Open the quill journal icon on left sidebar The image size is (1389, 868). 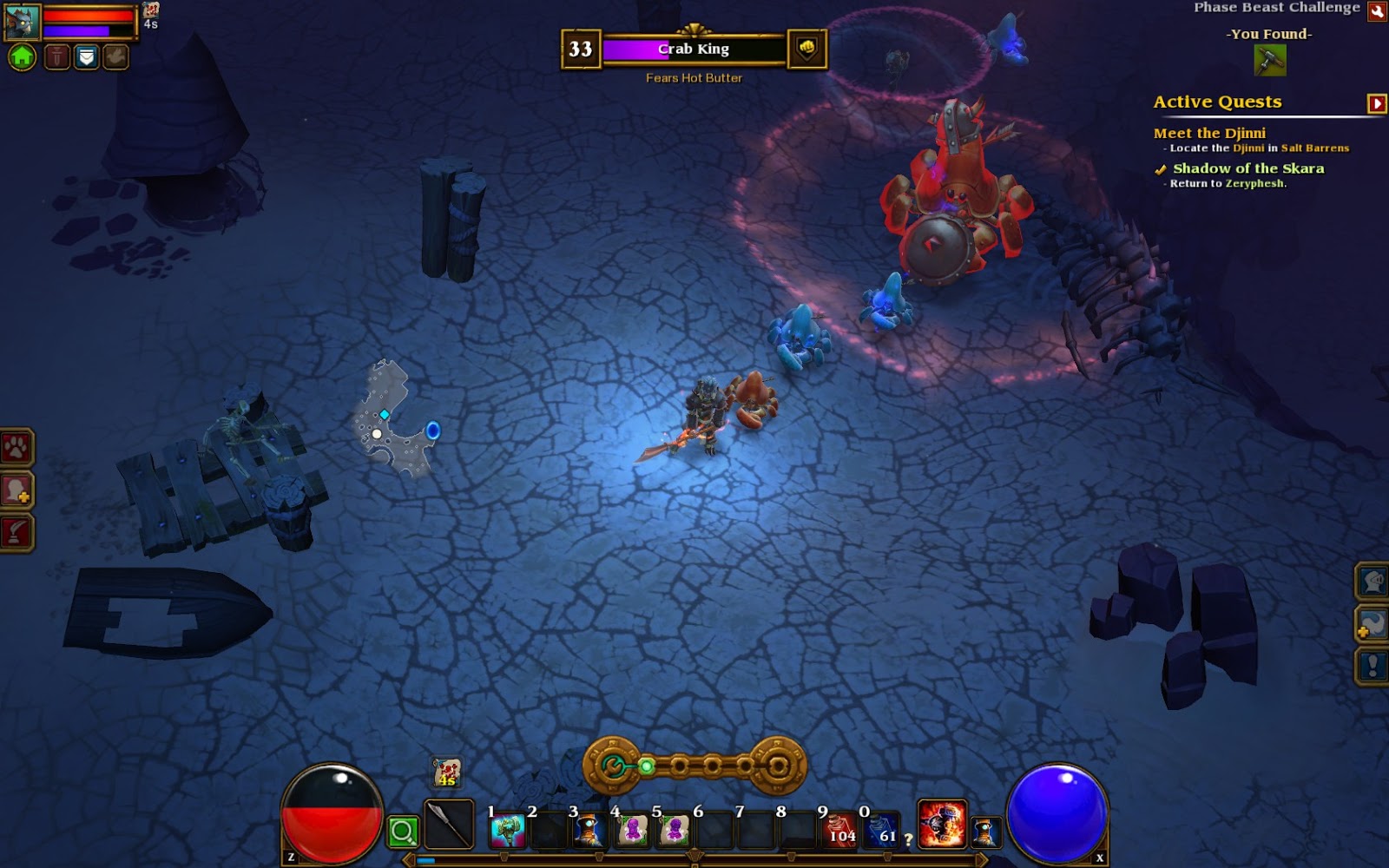coord(15,530)
